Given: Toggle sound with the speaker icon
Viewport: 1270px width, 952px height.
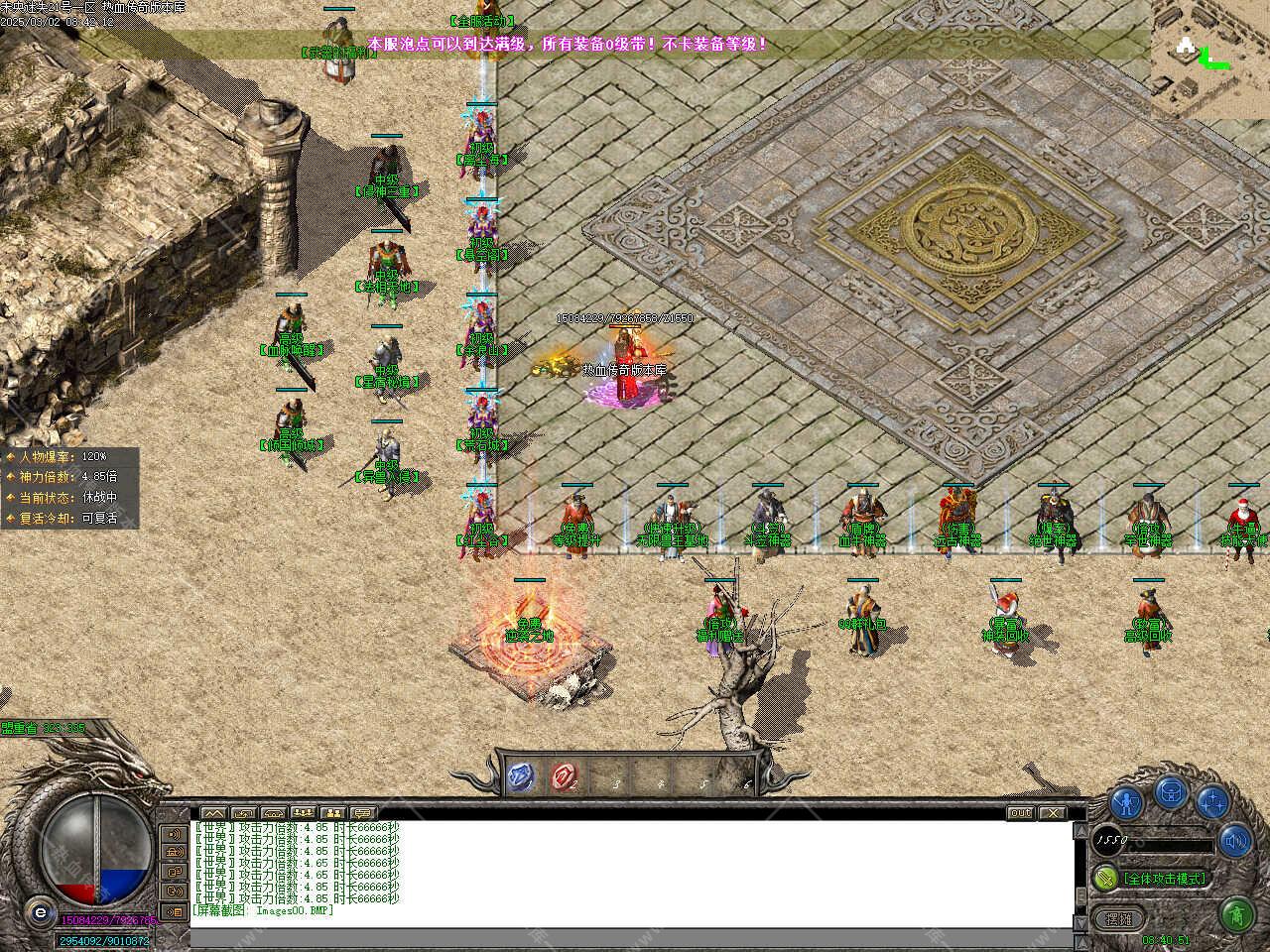Looking at the screenshot, I should click(1235, 842).
